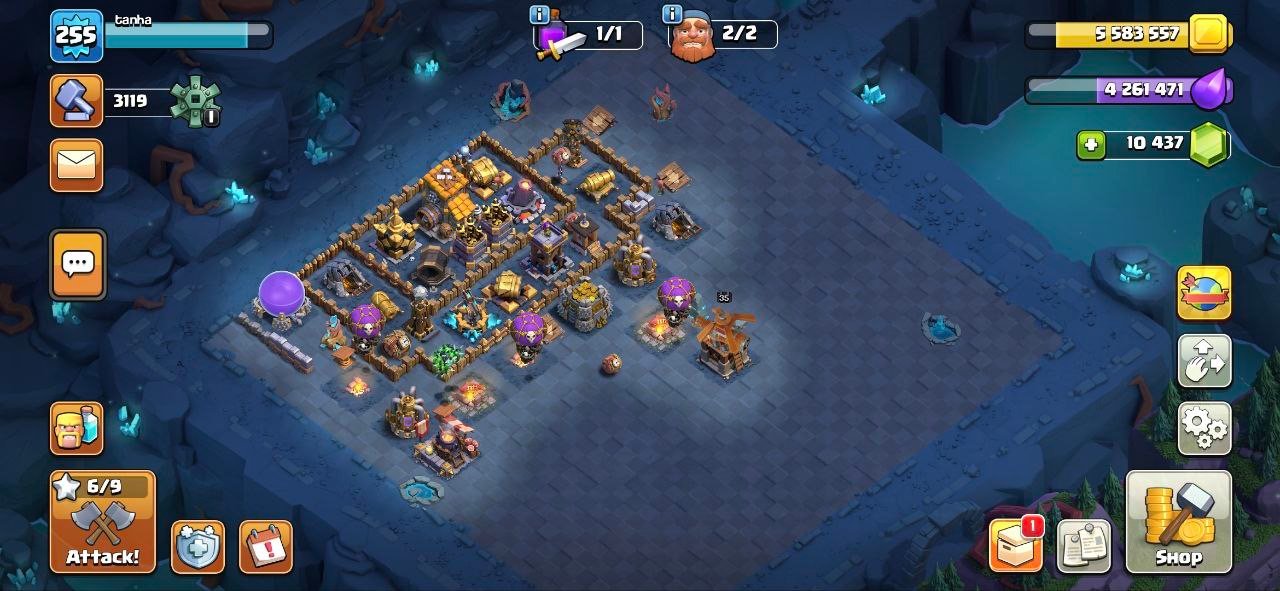The image size is (1280, 591).
Task: View player level 255 profile
Action: [76, 36]
